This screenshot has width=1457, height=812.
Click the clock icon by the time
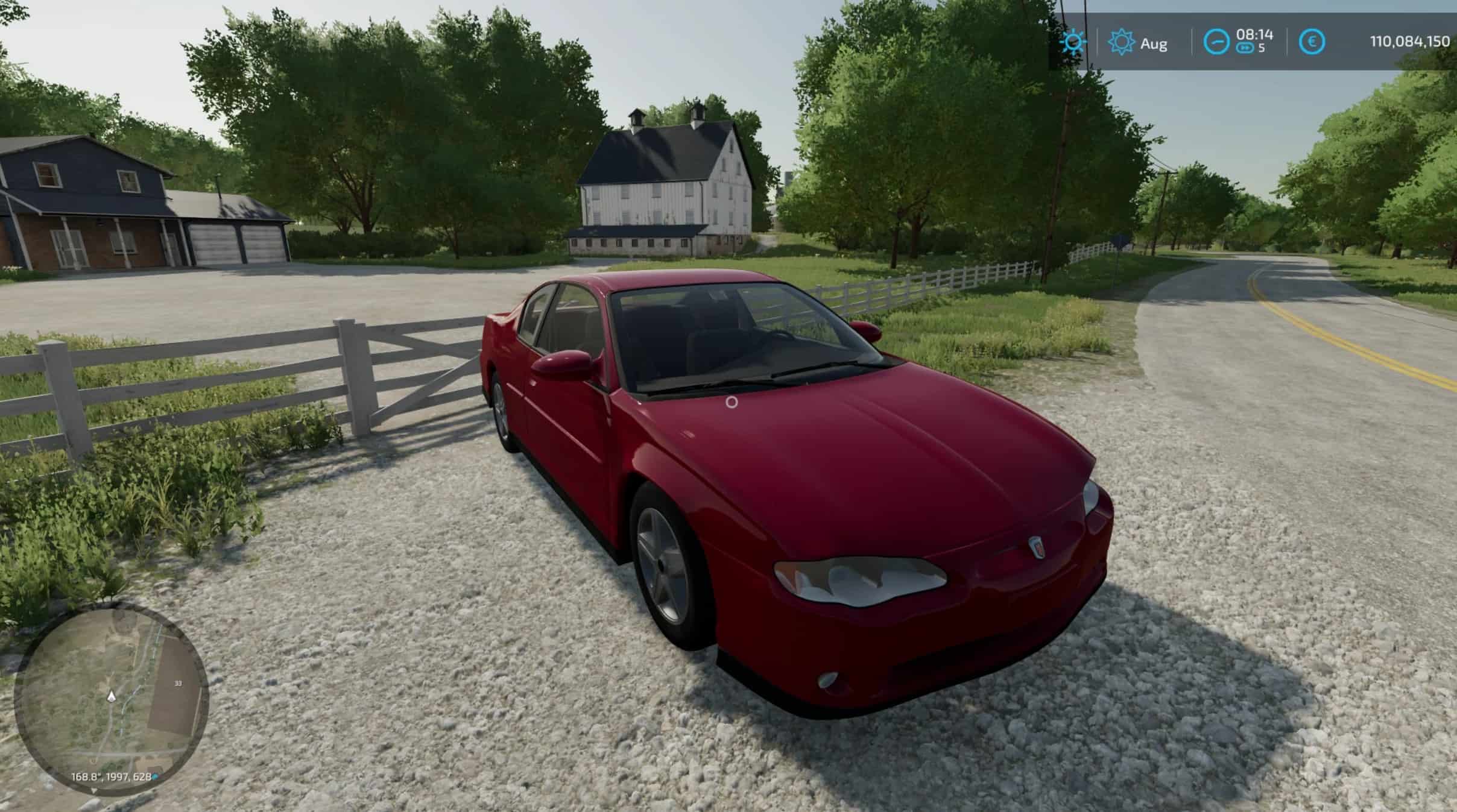coord(1216,42)
